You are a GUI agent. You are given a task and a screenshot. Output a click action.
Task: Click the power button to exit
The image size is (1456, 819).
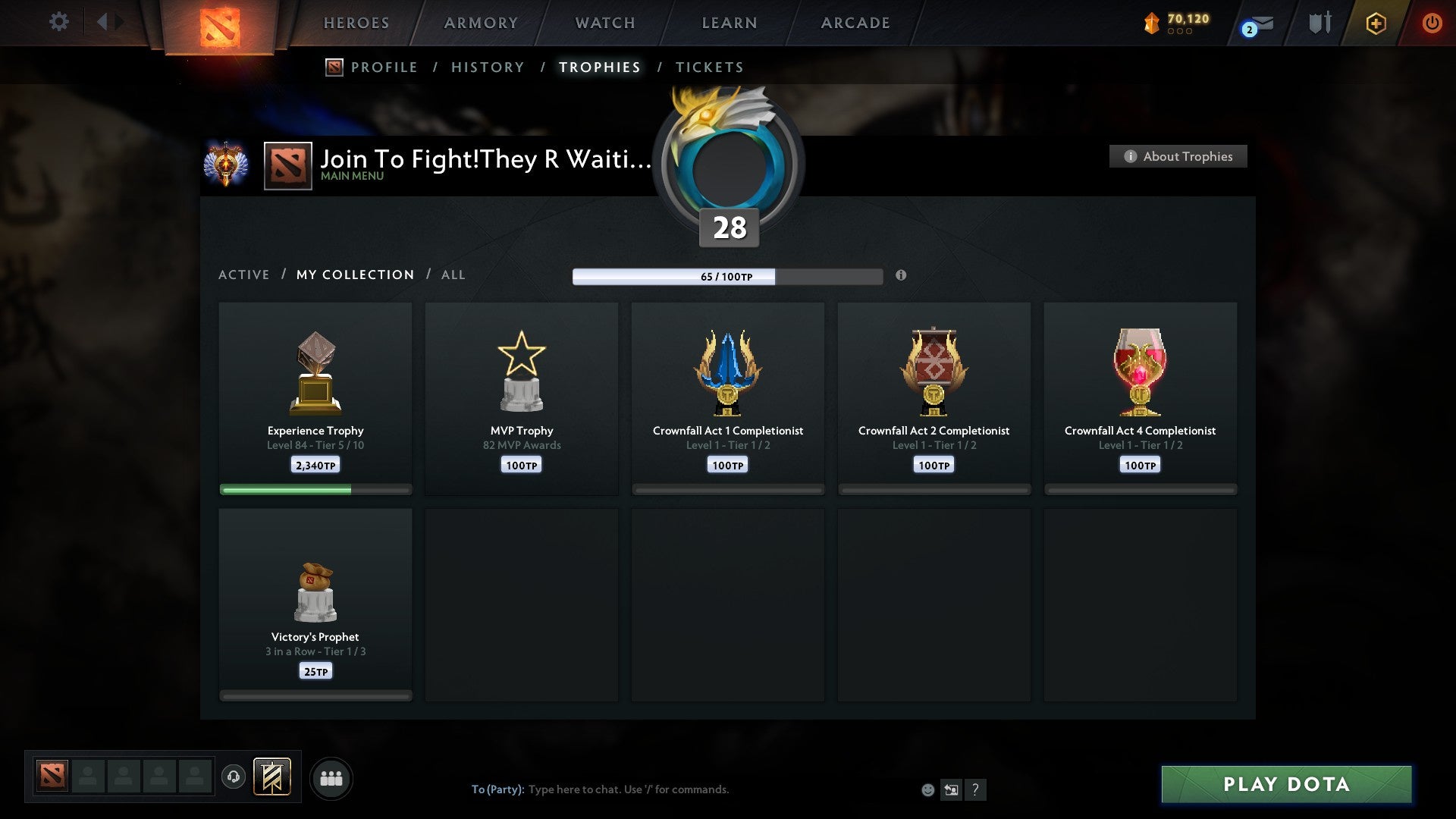(1432, 23)
